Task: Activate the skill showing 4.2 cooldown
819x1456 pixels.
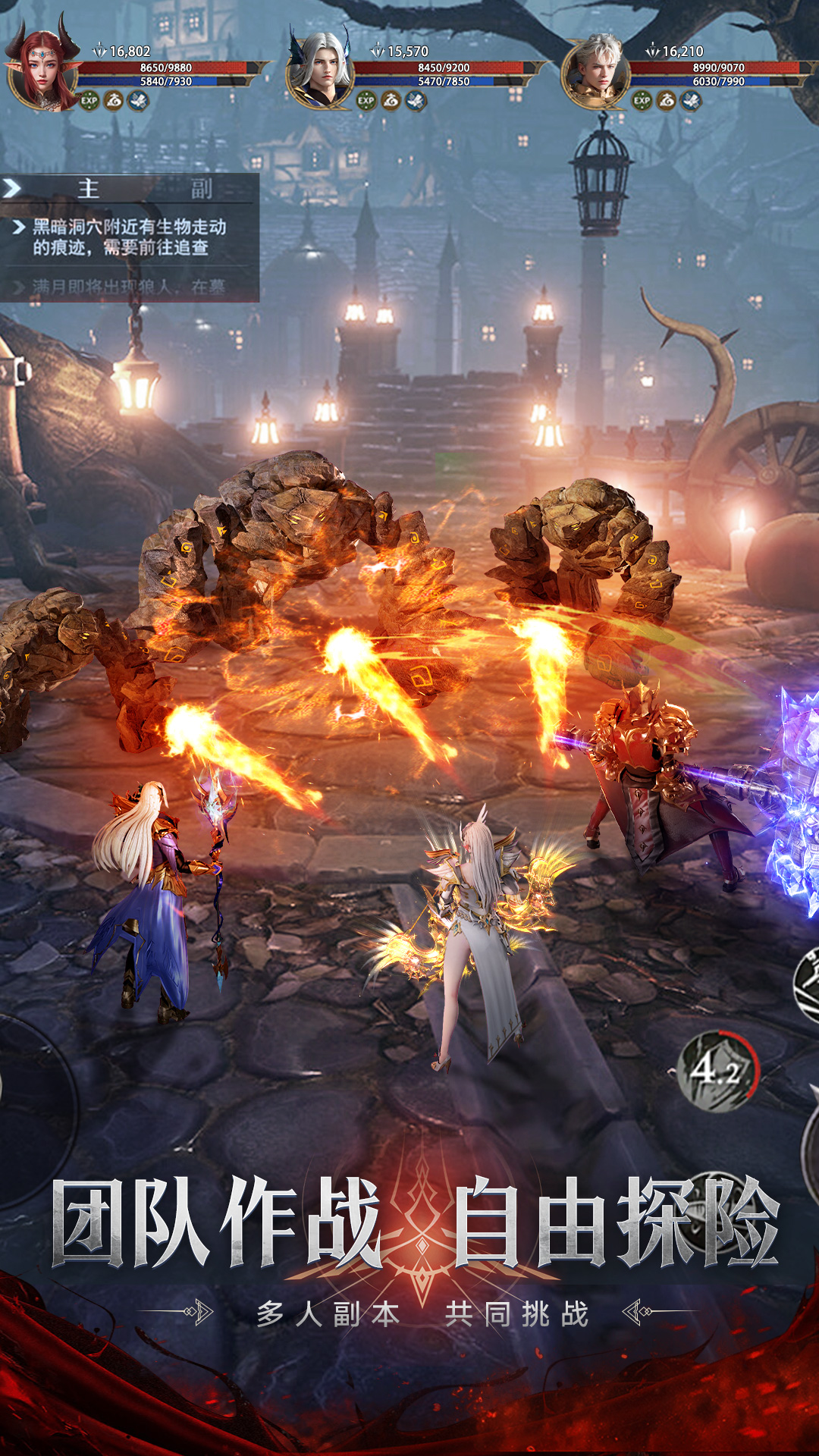Action: point(717,1071)
